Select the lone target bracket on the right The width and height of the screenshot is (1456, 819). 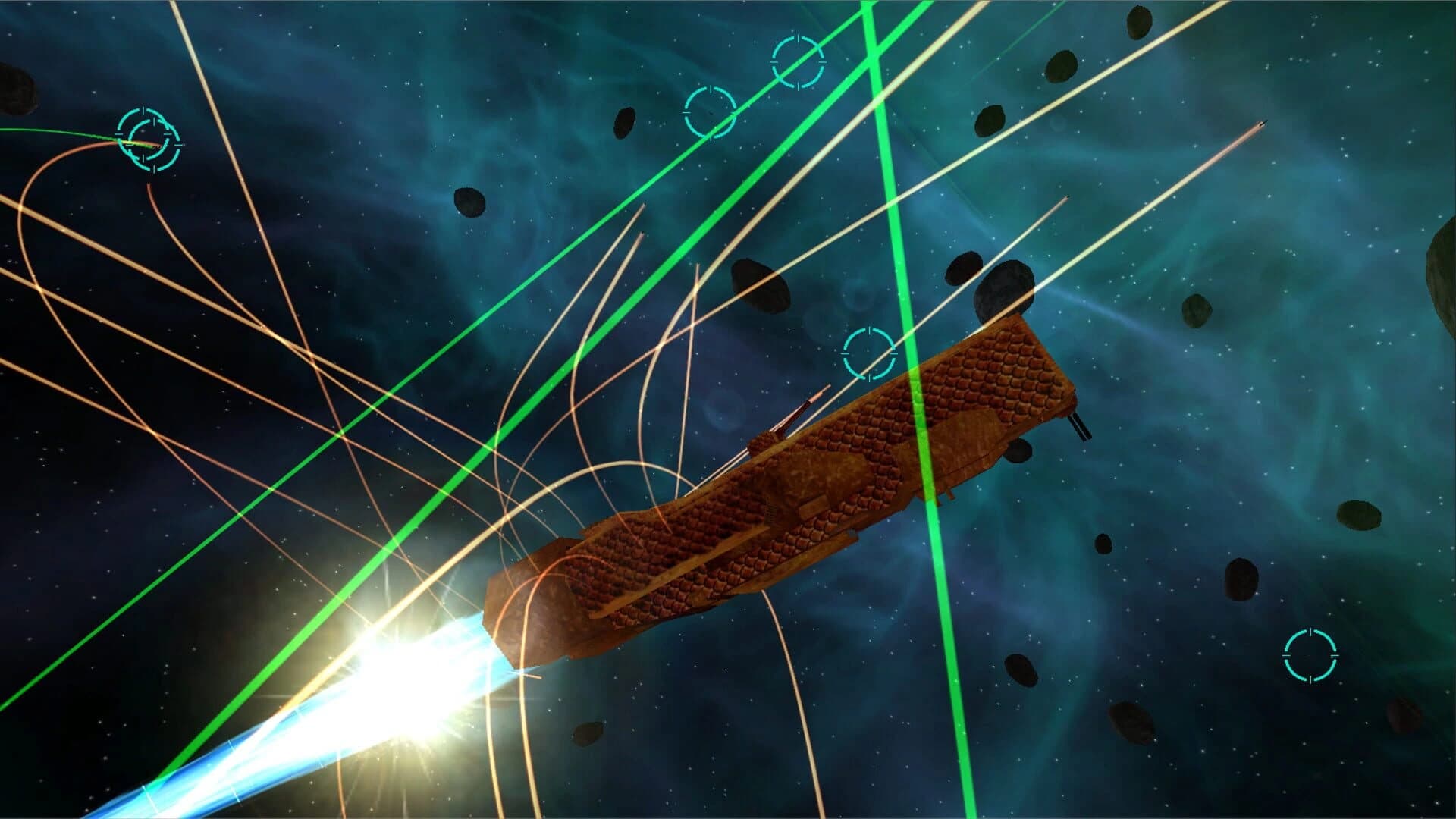1310,655
